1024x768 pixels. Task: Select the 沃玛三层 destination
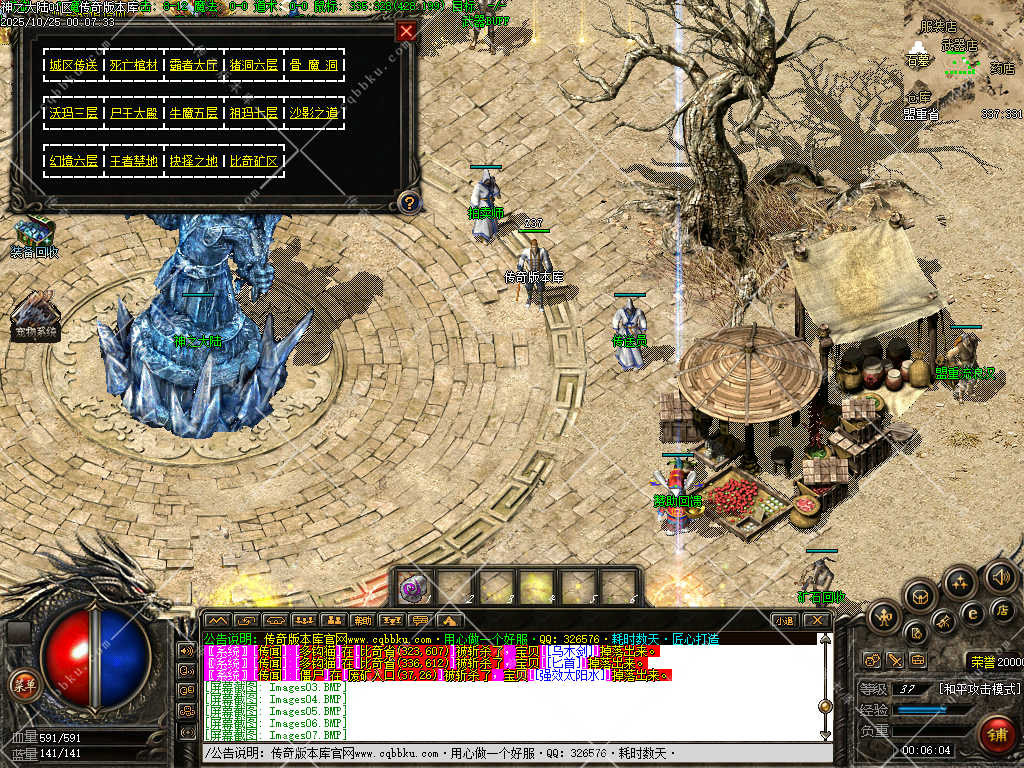[74, 113]
